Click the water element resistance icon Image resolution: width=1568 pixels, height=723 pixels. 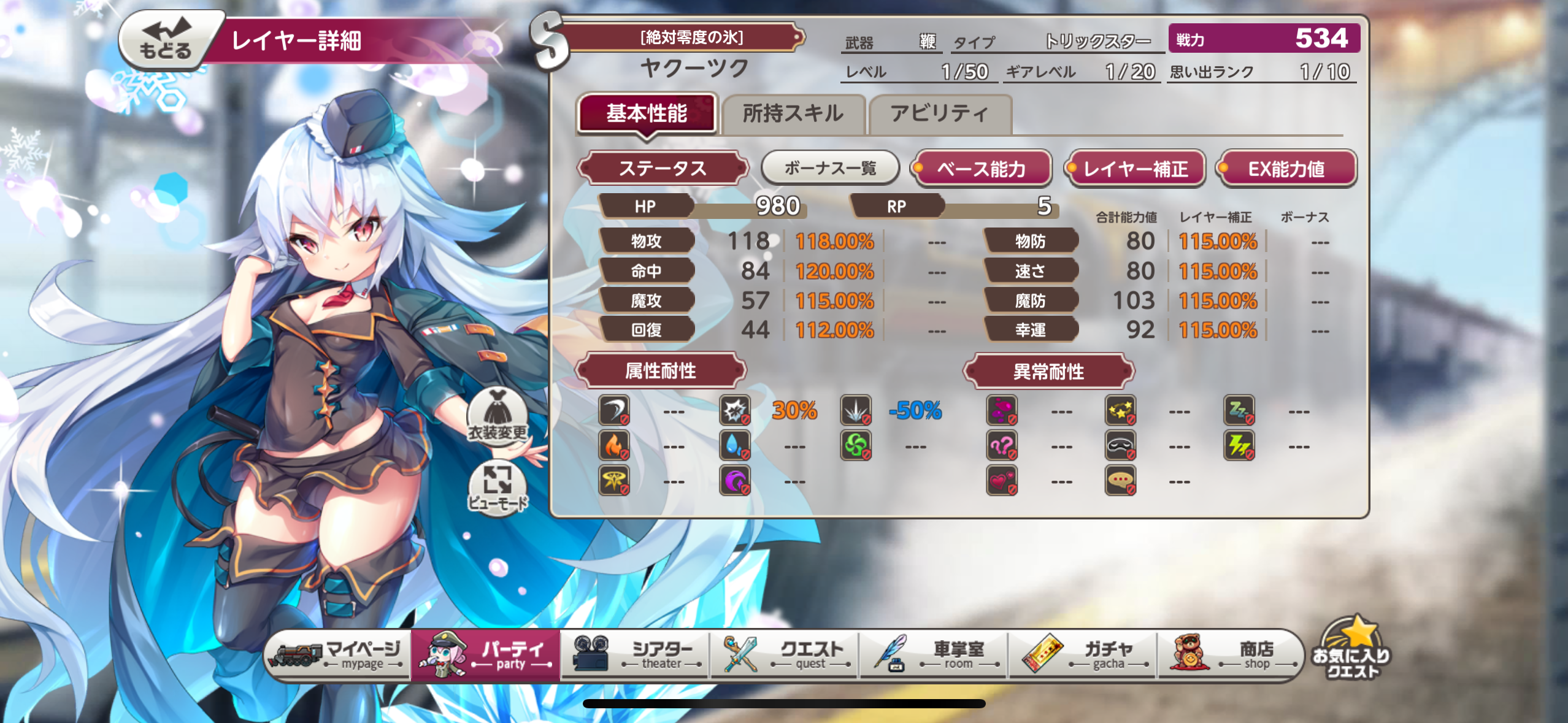(736, 445)
